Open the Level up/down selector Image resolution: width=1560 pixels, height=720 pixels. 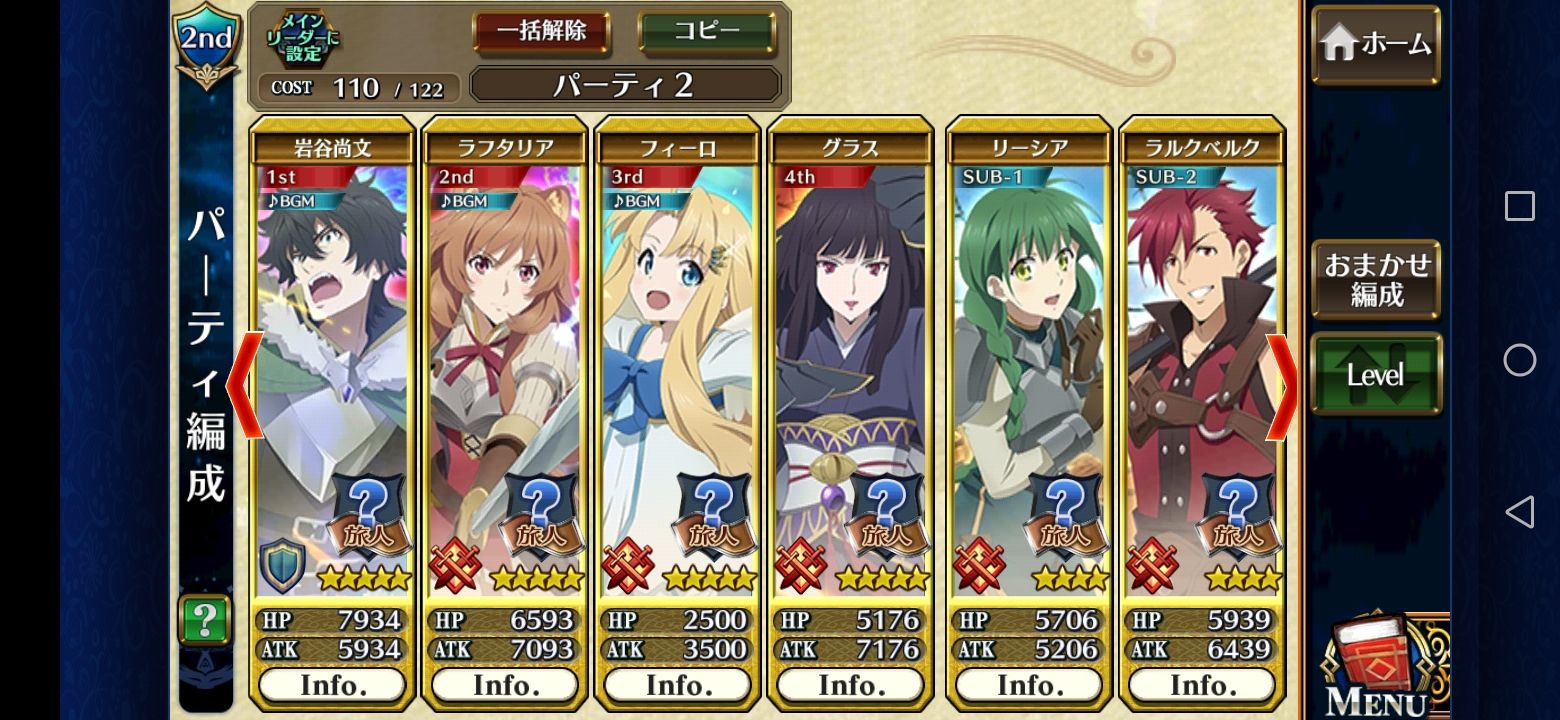pyautogui.click(x=1375, y=373)
